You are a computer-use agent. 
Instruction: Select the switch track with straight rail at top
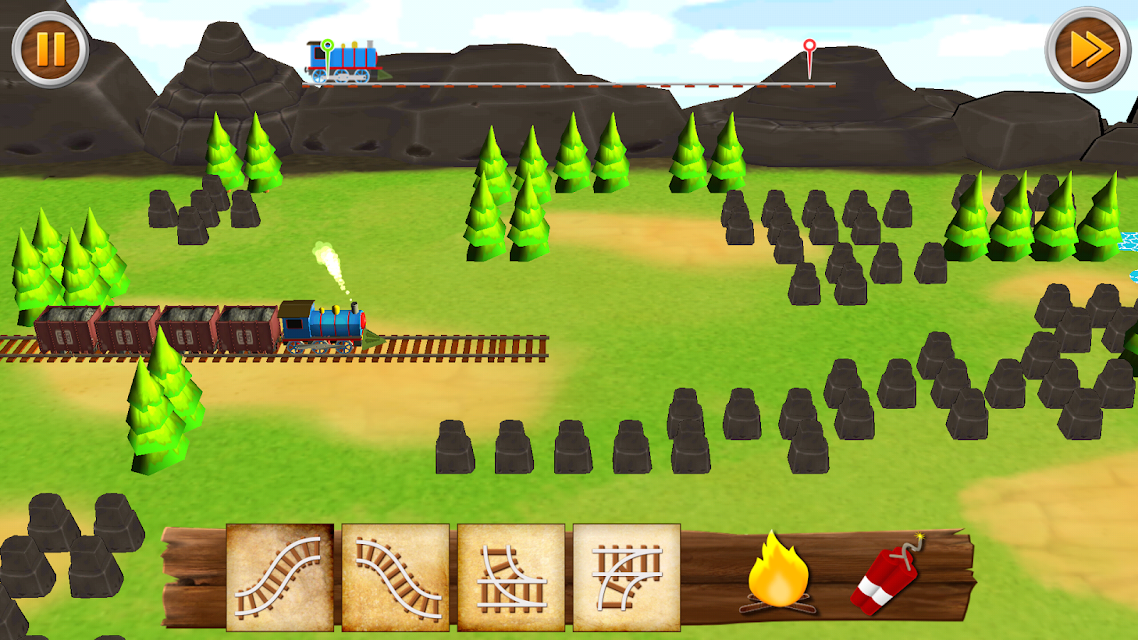[627, 577]
